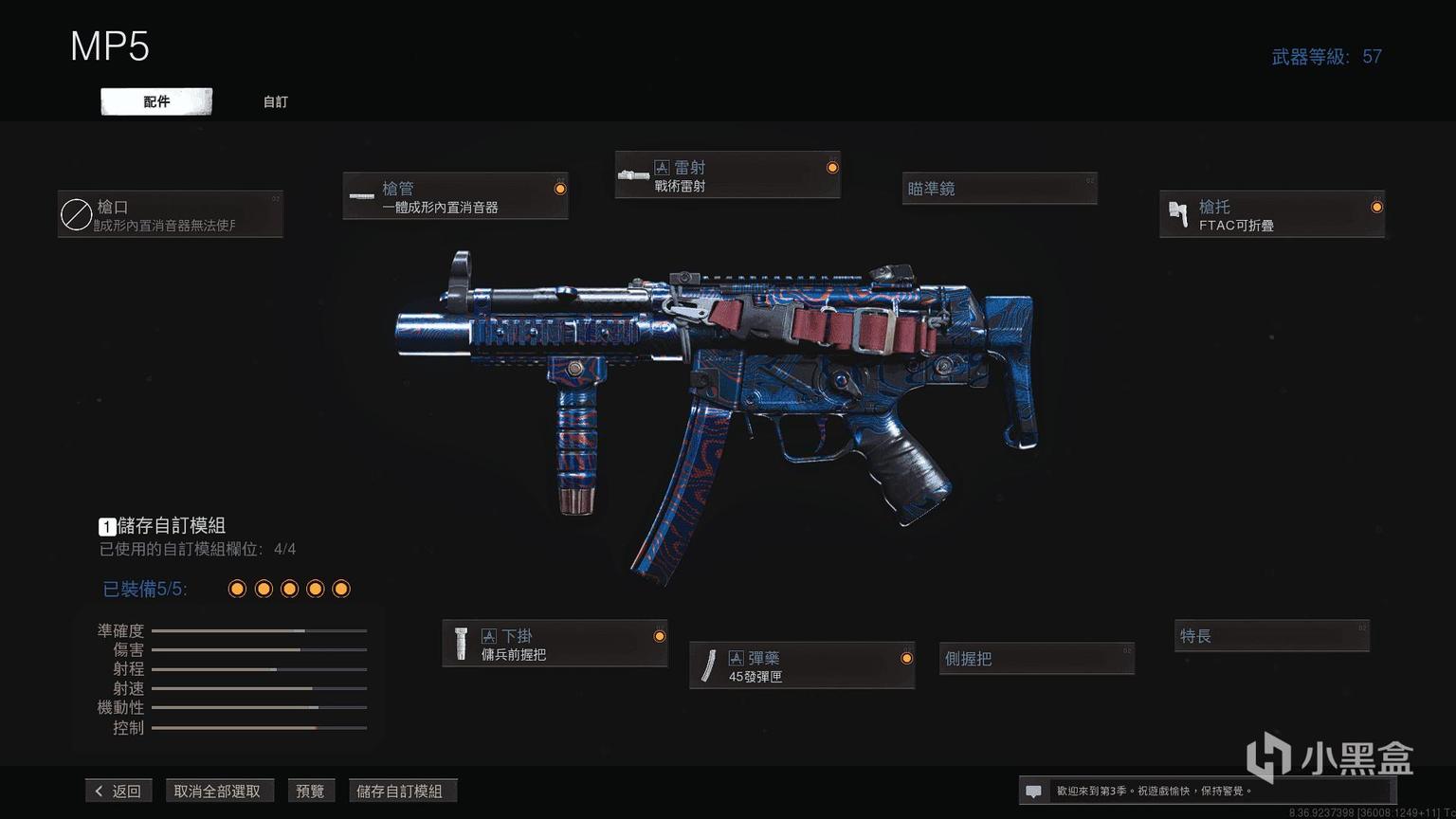The height and width of the screenshot is (819, 1456).
Task: Open the 下掛 underbarrel slot
Action: (x=555, y=644)
